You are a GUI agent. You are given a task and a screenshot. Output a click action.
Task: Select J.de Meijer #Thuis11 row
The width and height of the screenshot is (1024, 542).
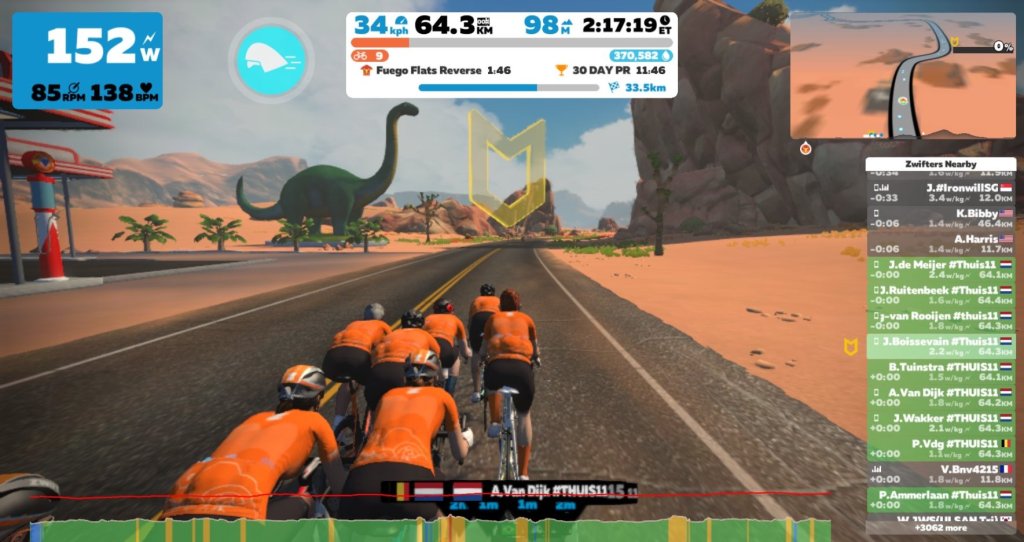pyautogui.click(x=941, y=269)
